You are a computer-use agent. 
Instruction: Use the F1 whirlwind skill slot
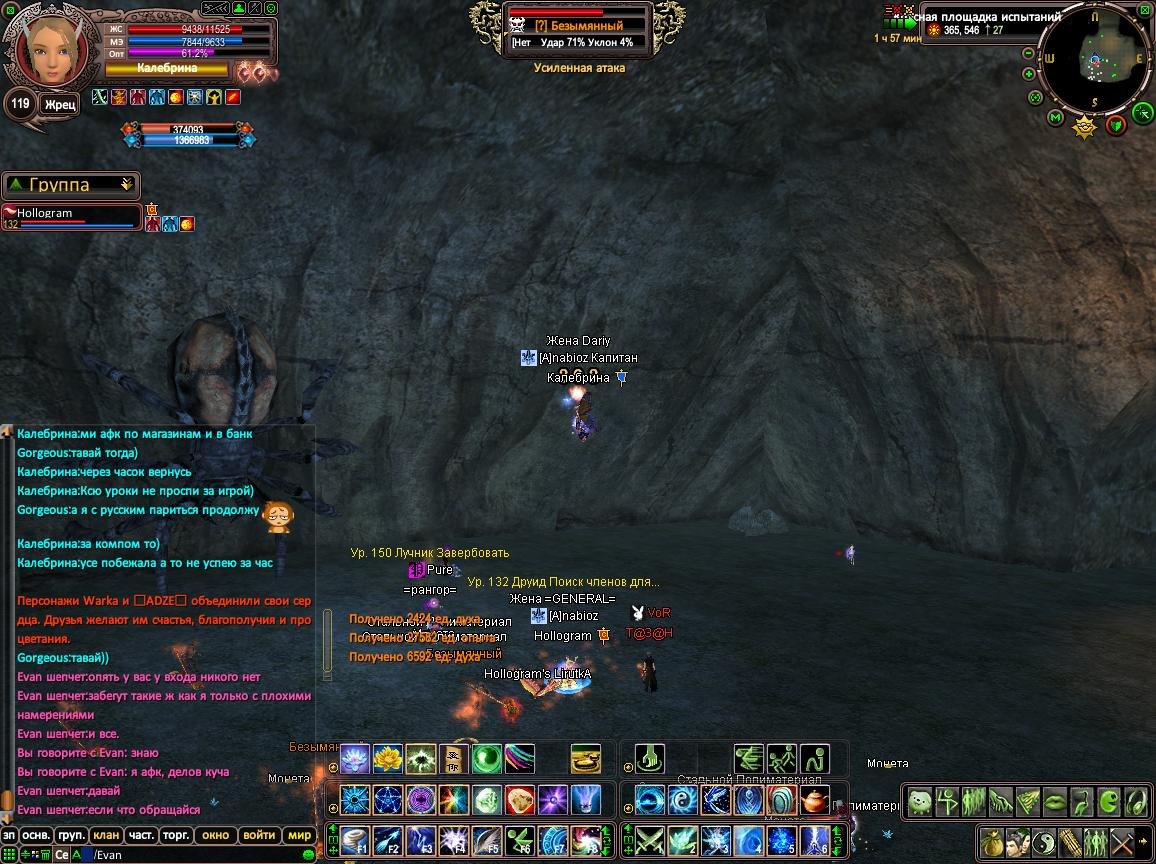pos(354,839)
